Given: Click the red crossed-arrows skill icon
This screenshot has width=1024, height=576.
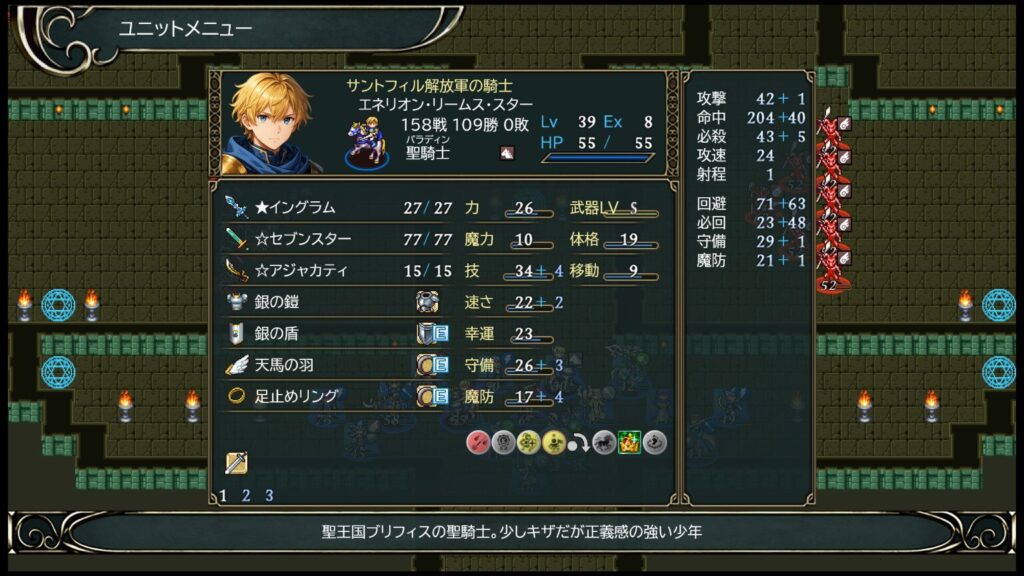Looking at the screenshot, I should [x=479, y=442].
